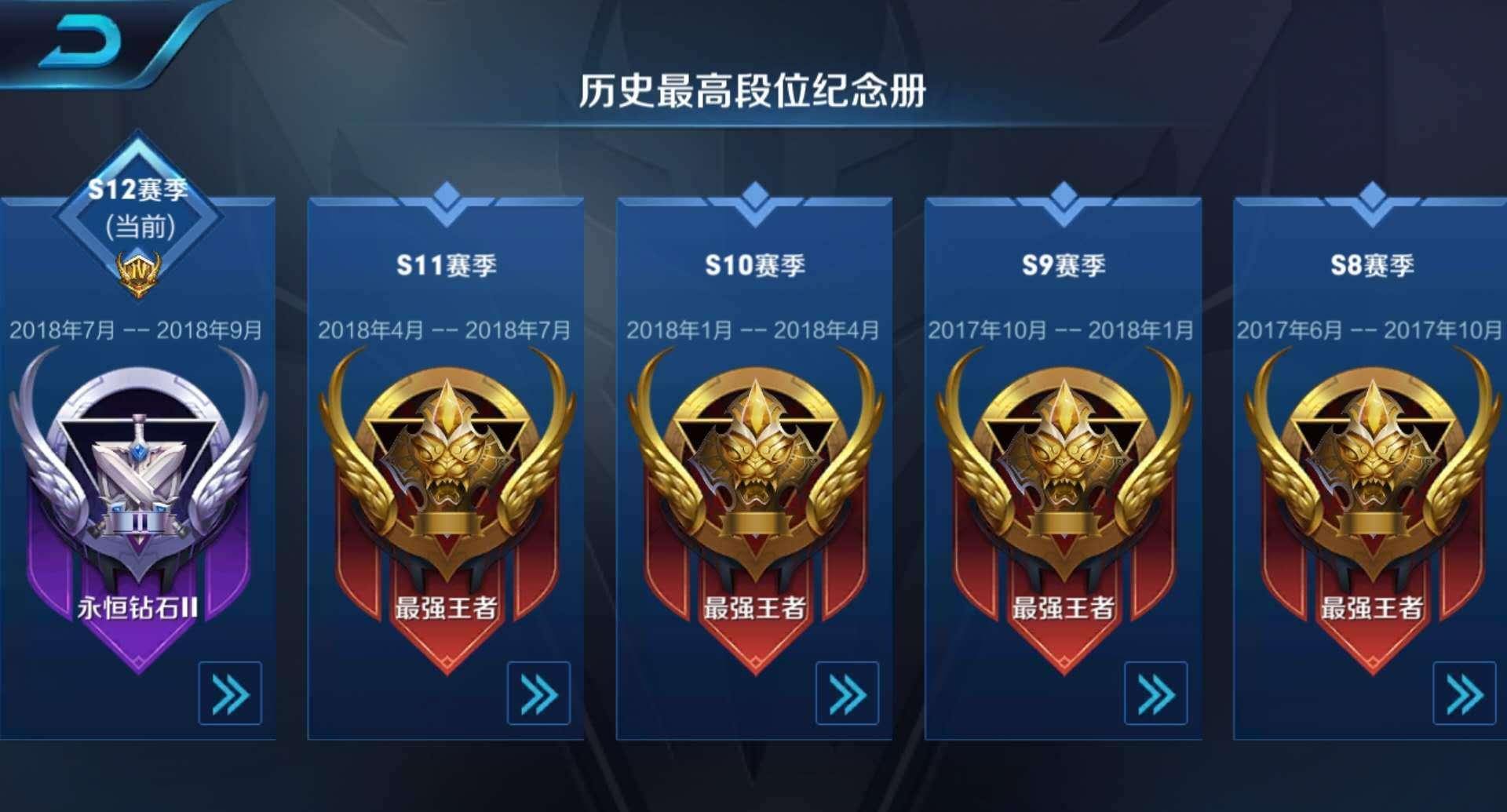
Task: Select the S10赛季 card header
Action: pos(753,265)
